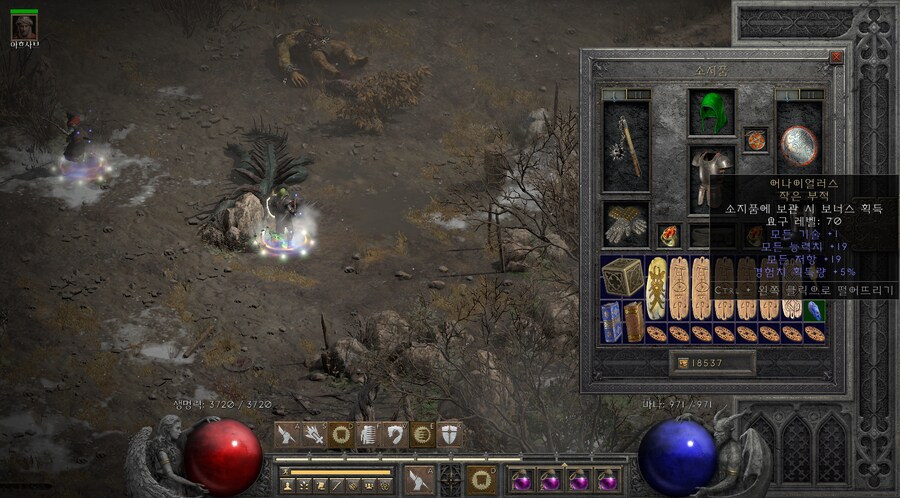The height and width of the screenshot is (498, 900).
Task: Select the amulet slot beside the helmet
Action: pos(755,140)
